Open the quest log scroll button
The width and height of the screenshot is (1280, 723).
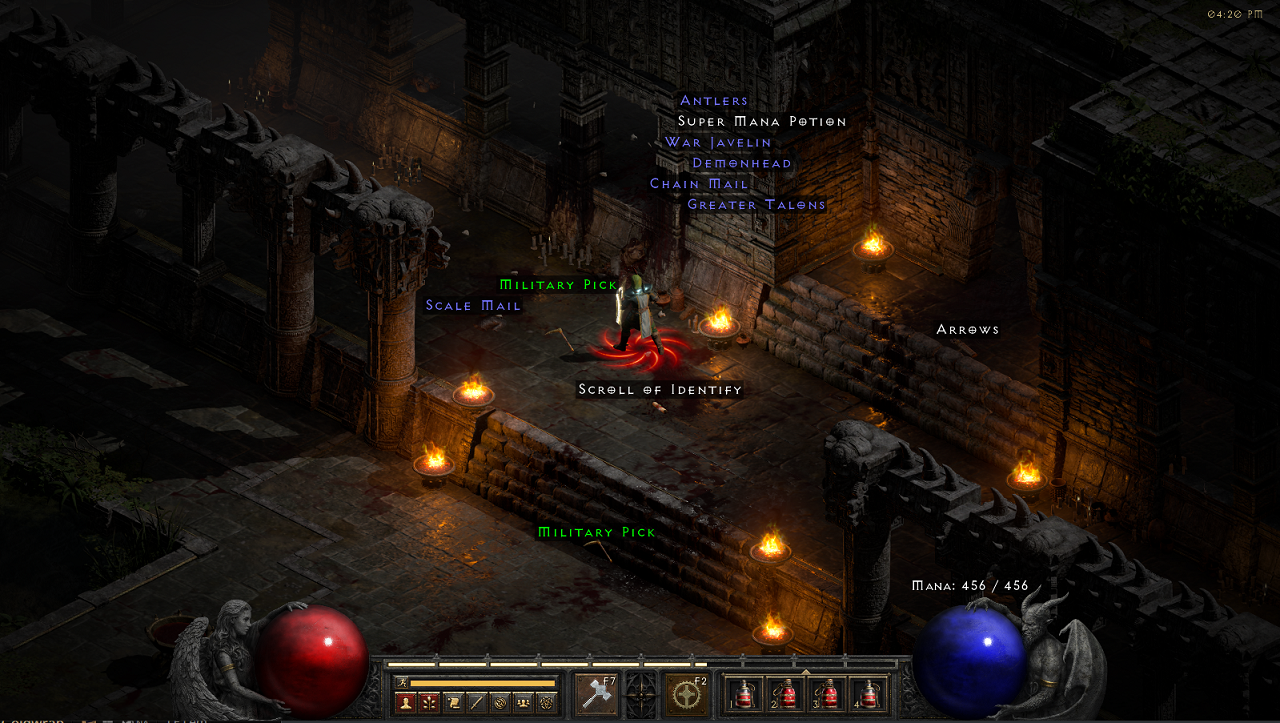[x=453, y=702]
